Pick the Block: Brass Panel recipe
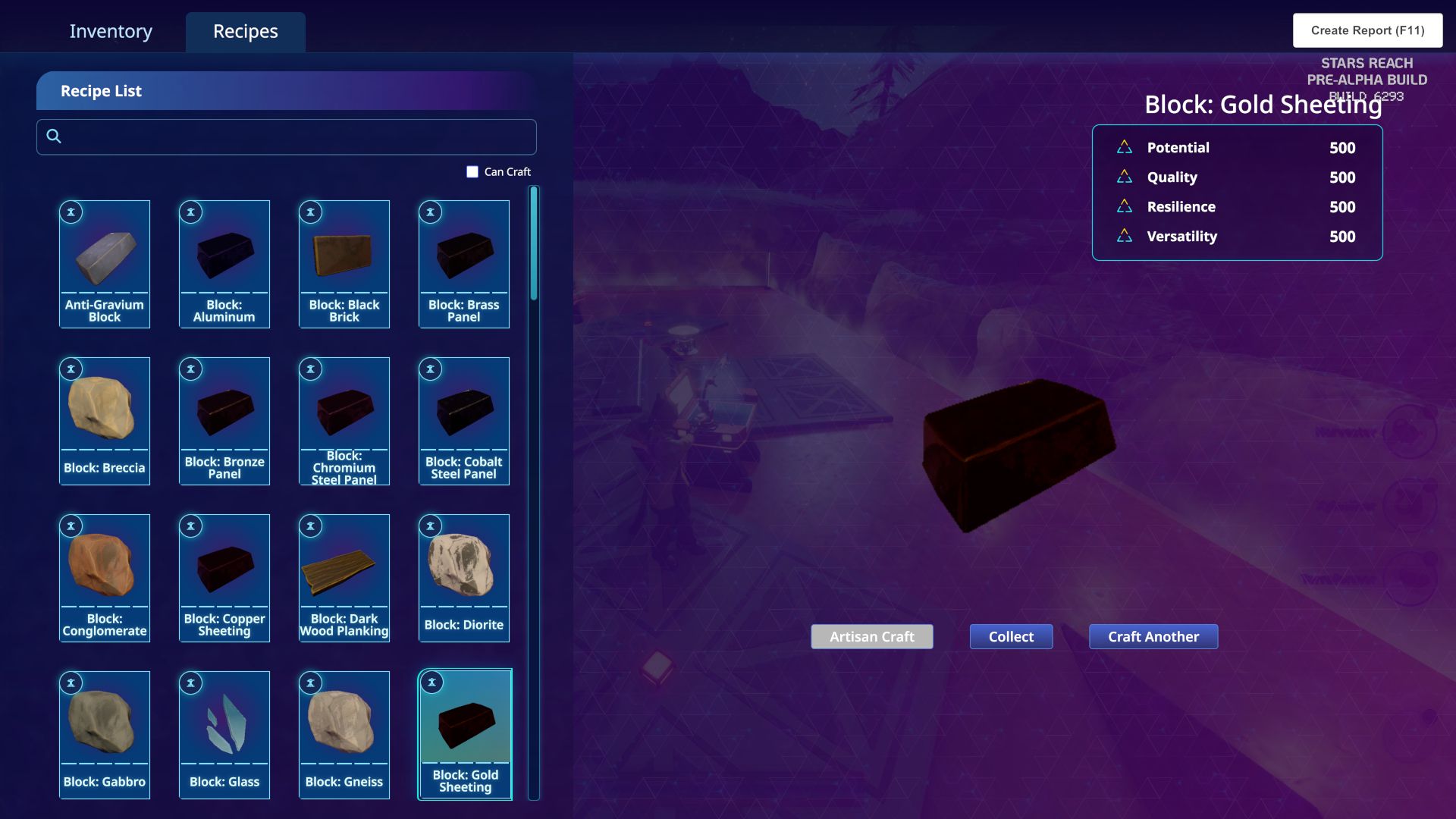 click(x=464, y=264)
